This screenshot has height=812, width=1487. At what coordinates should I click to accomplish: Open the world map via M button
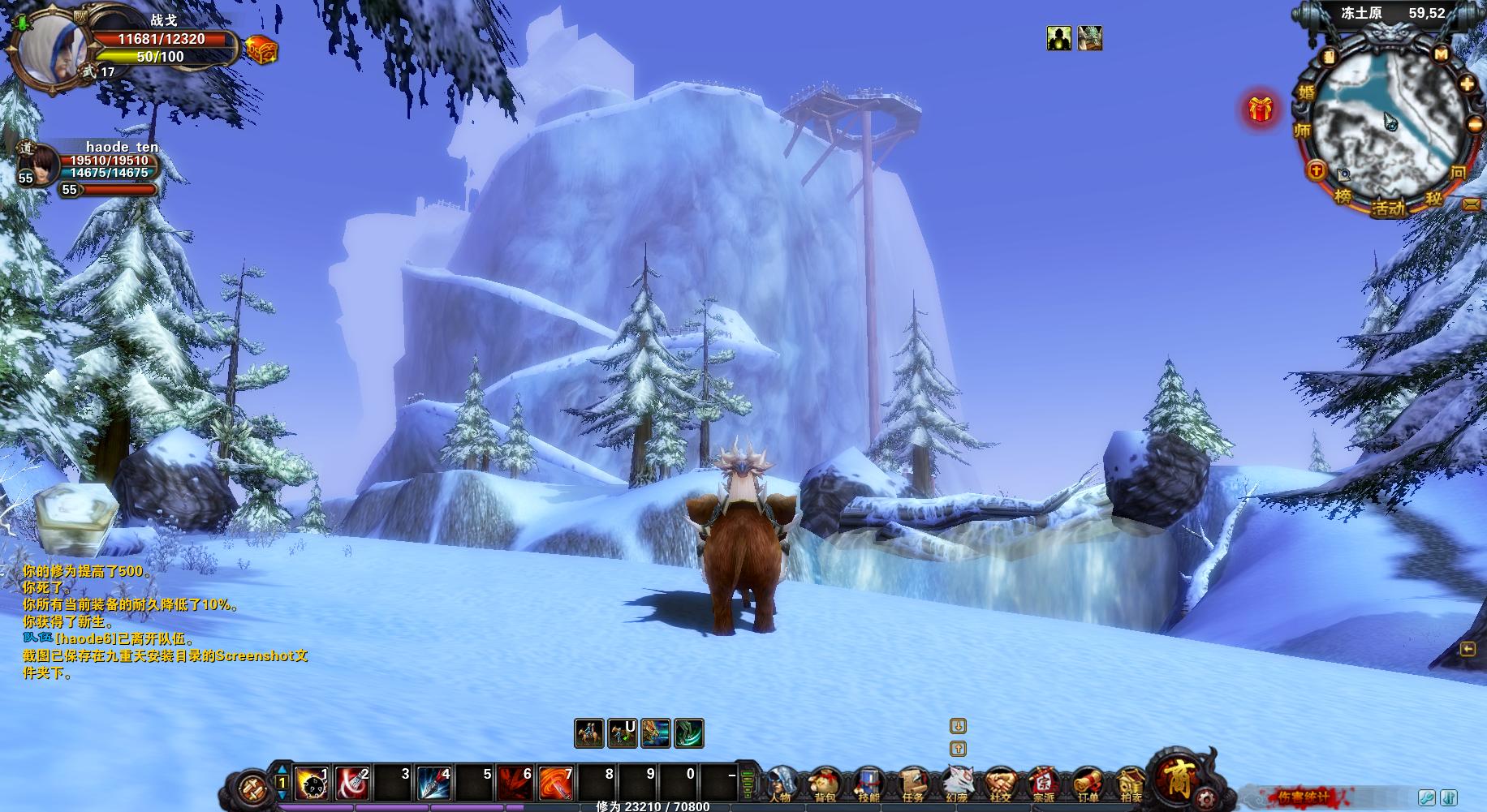coord(1441,55)
